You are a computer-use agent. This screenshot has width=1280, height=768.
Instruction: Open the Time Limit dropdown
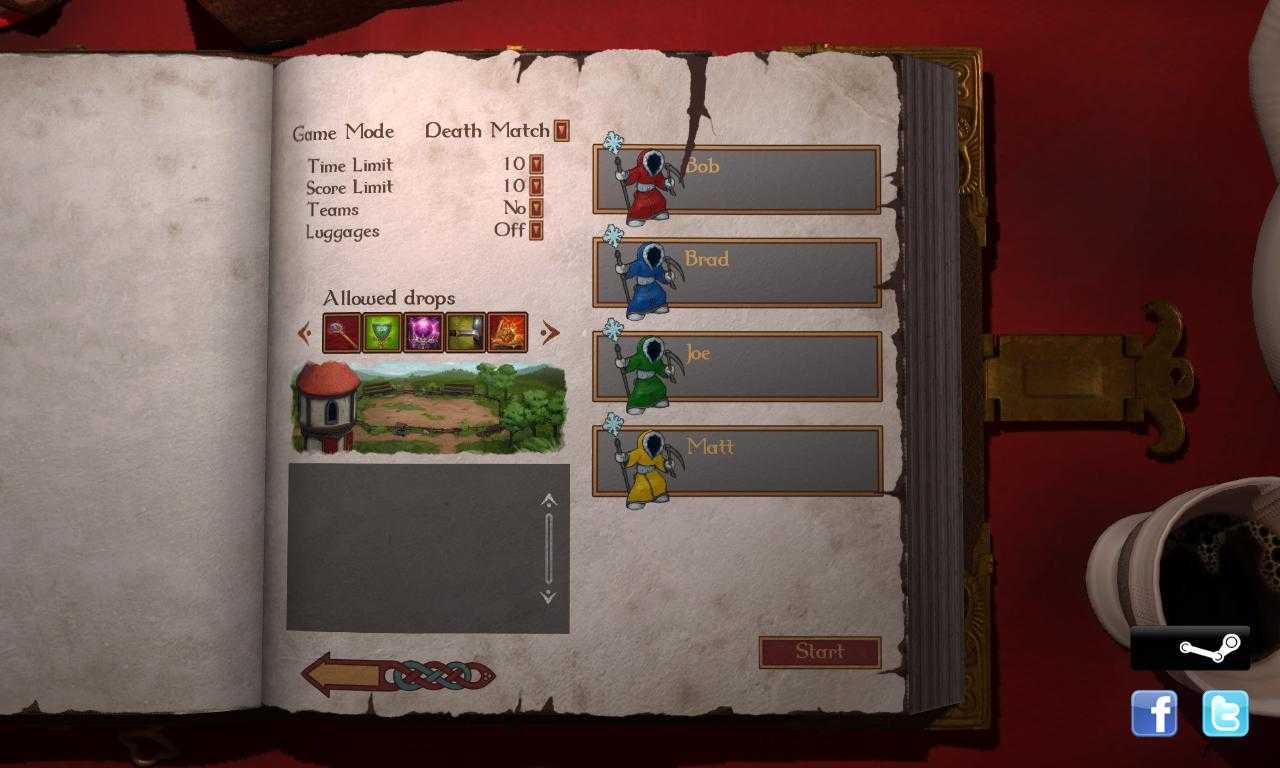coord(536,165)
